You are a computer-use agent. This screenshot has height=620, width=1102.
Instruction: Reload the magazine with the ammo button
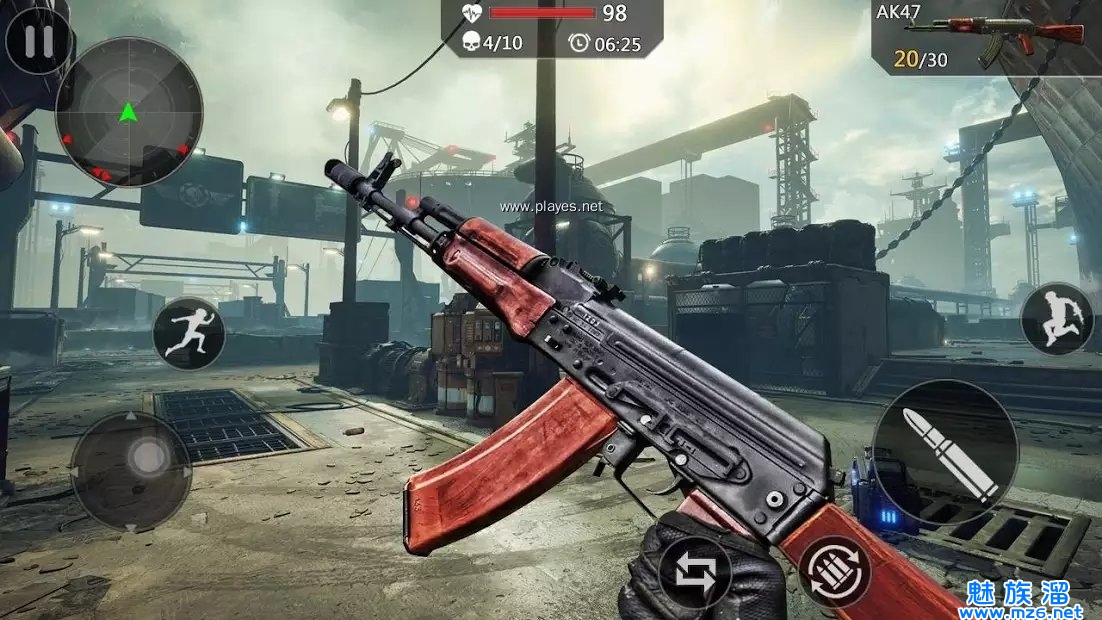835,573
